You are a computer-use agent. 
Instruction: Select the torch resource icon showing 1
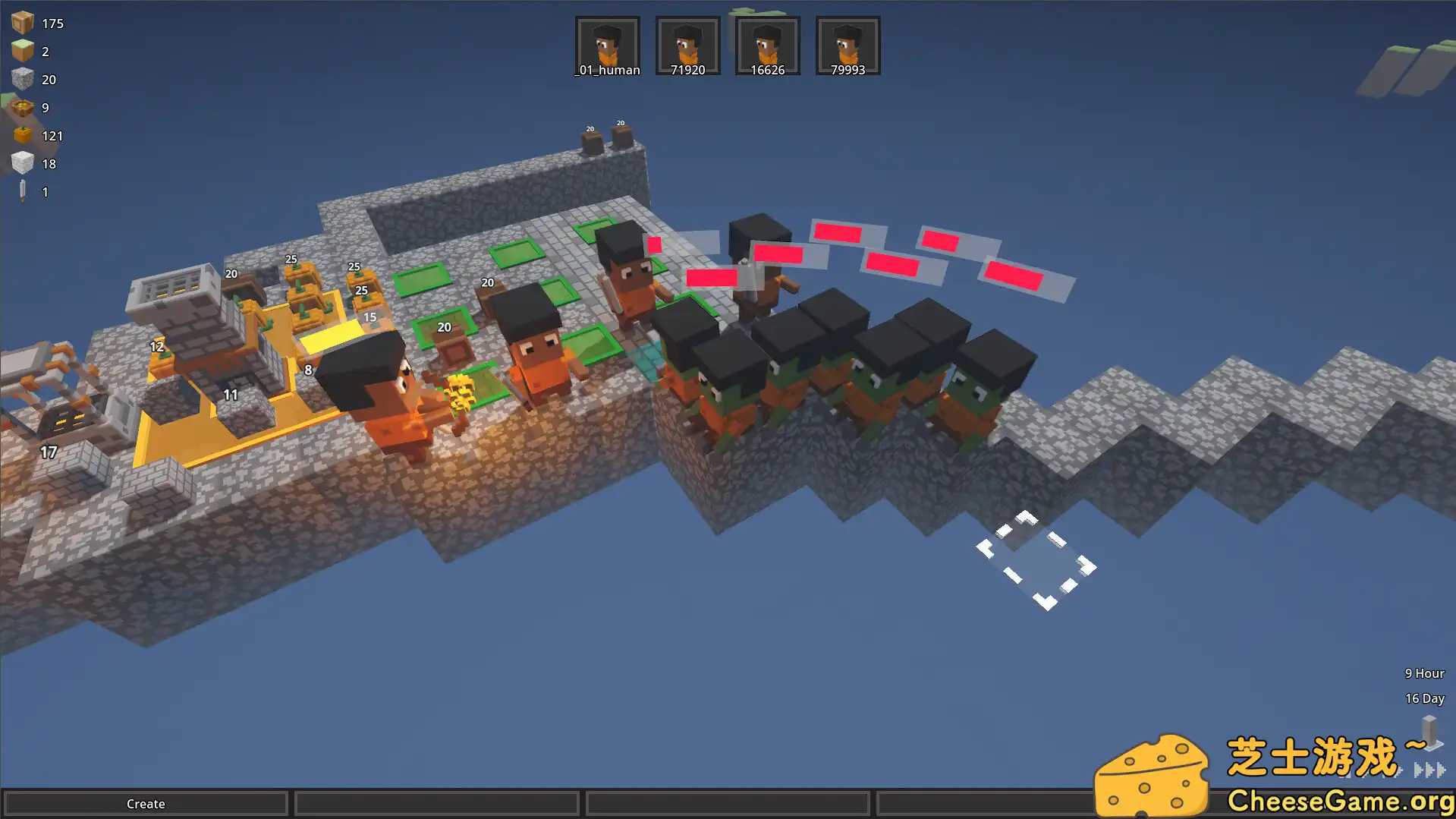21,191
